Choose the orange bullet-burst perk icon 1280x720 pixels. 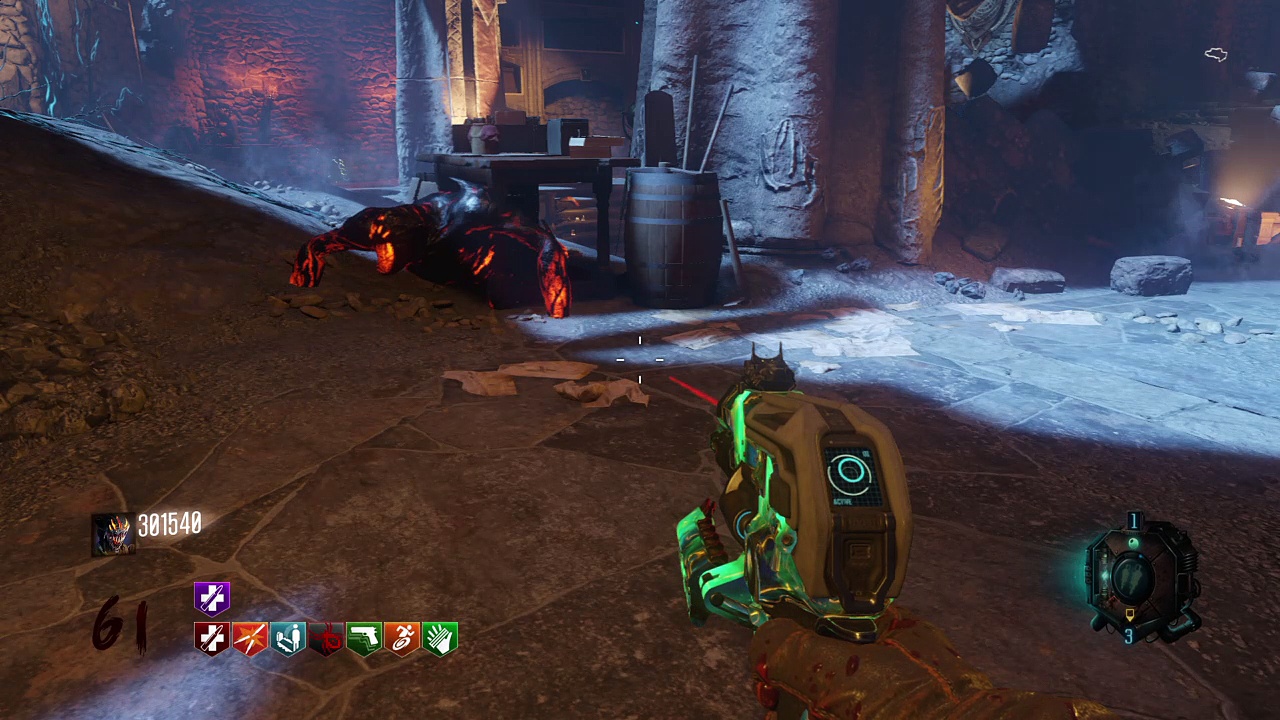pyautogui.click(x=250, y=638)
